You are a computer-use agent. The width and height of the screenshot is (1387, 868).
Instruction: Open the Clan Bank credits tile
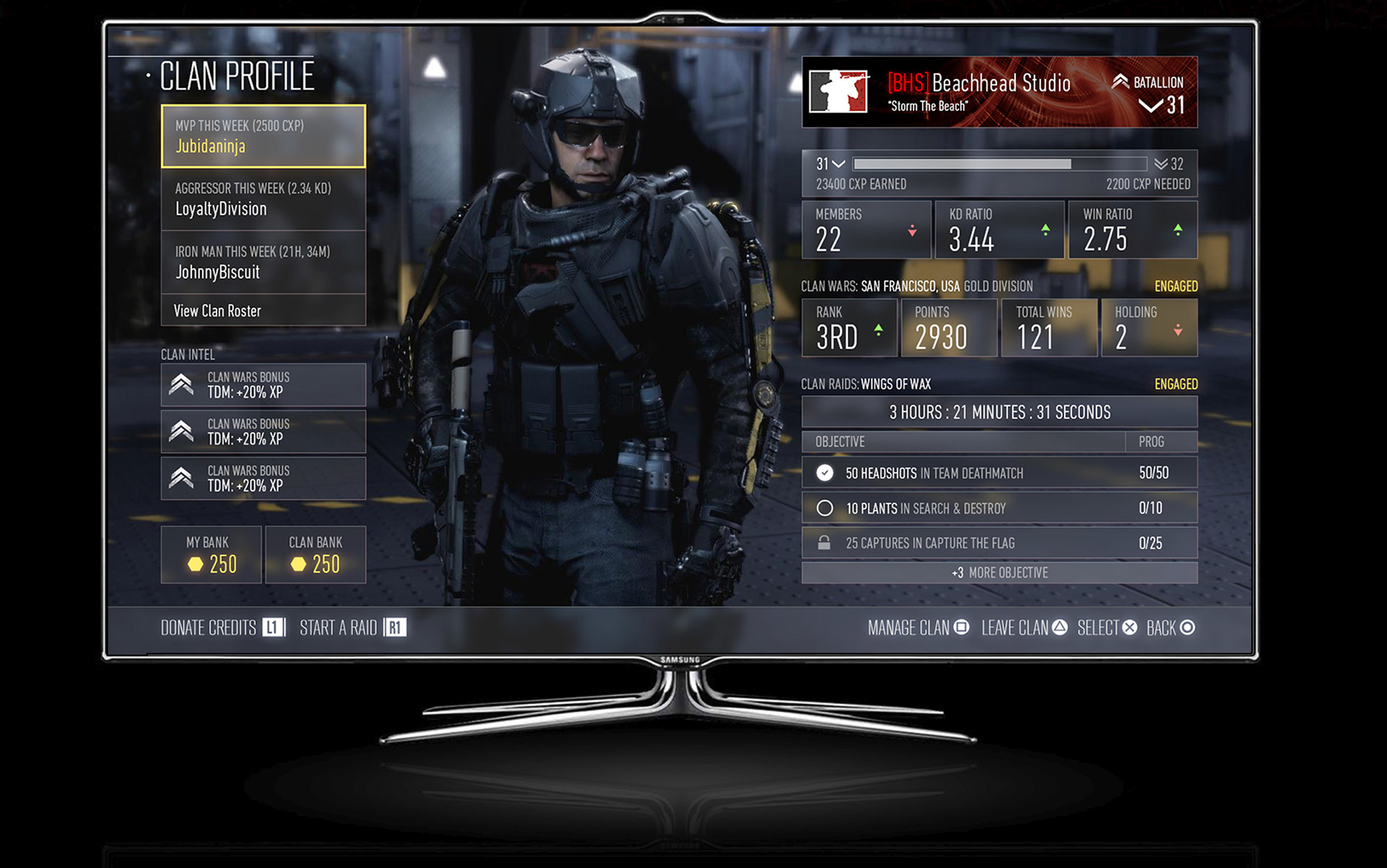tap(316, 555)
